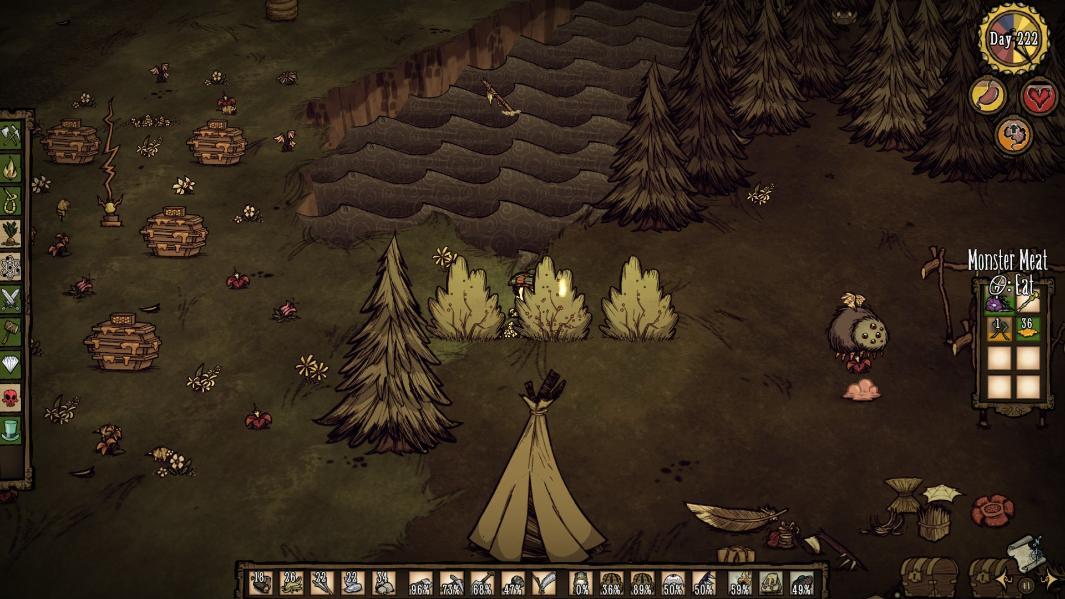1065x599 pixels.
Task: Open the Structures hammer crafting tab
Action: (10, 332)
